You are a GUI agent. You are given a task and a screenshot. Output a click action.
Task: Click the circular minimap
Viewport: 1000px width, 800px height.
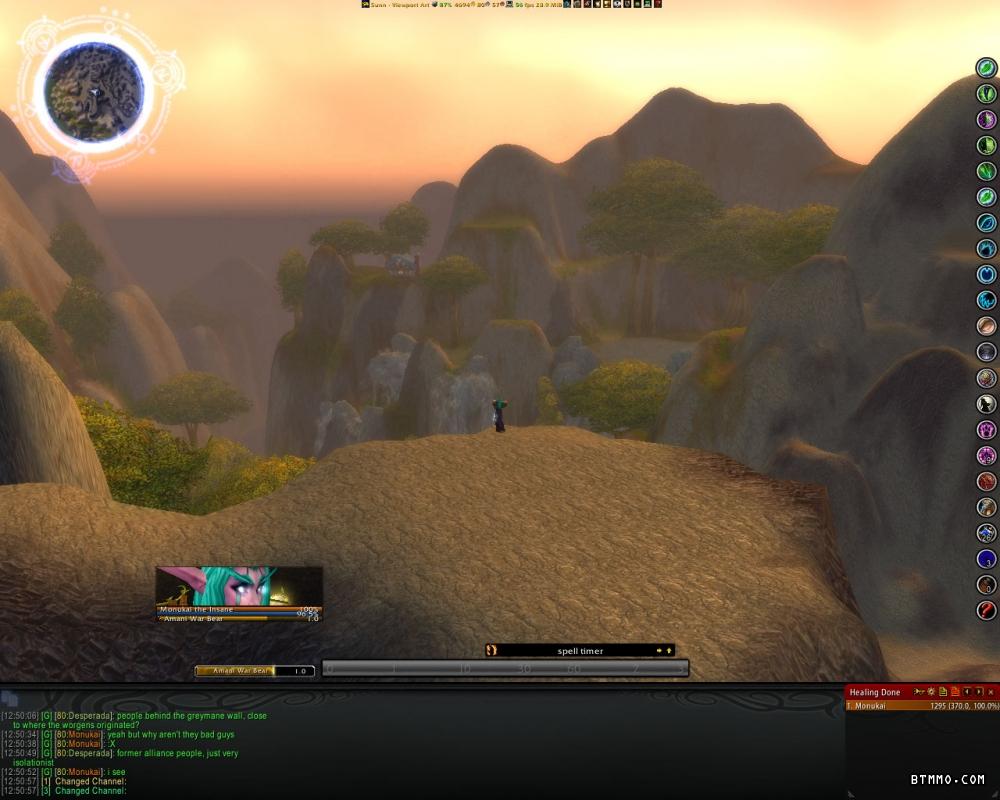click(94, 92)
